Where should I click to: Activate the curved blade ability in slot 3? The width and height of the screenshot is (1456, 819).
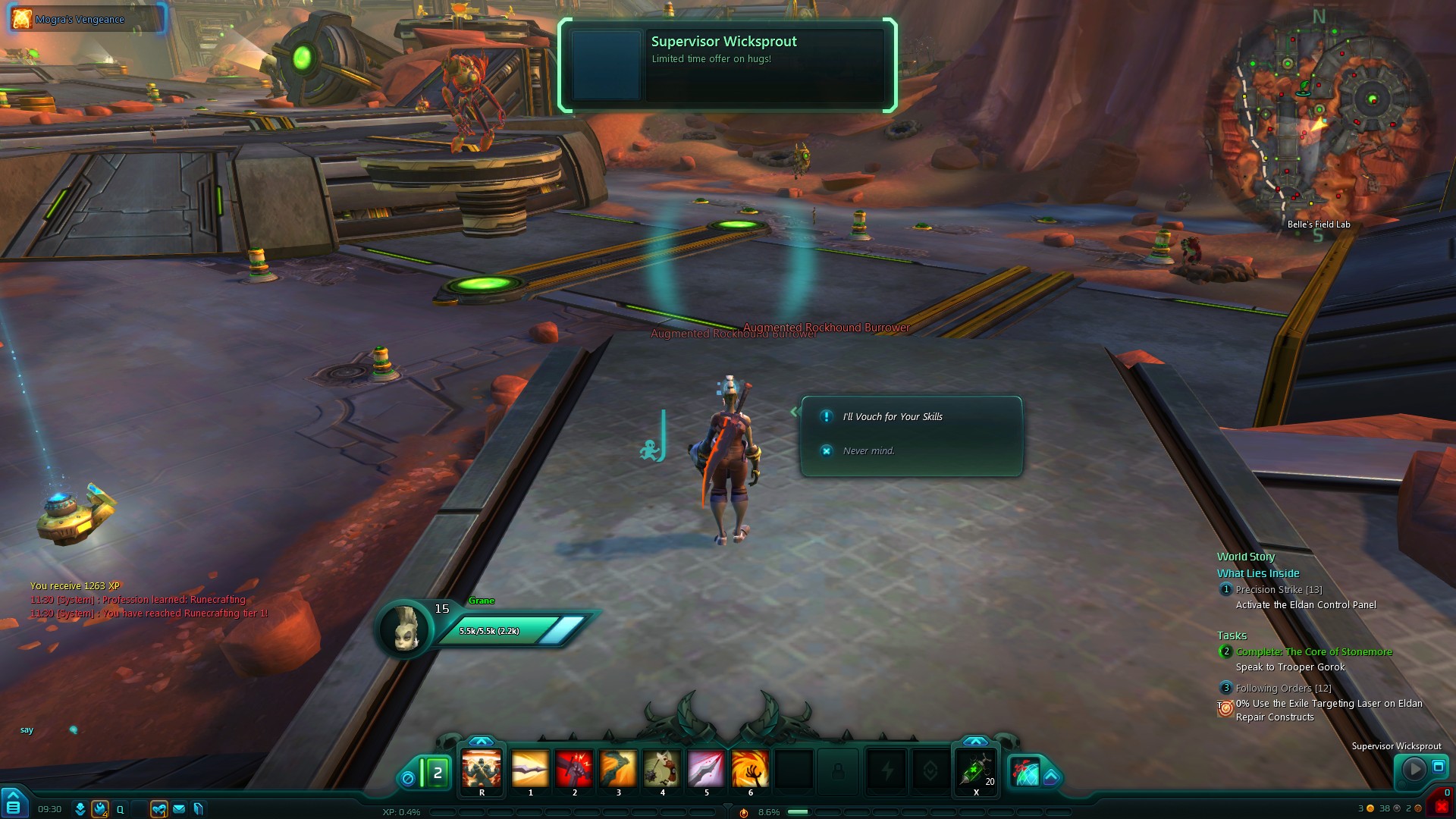618,770
